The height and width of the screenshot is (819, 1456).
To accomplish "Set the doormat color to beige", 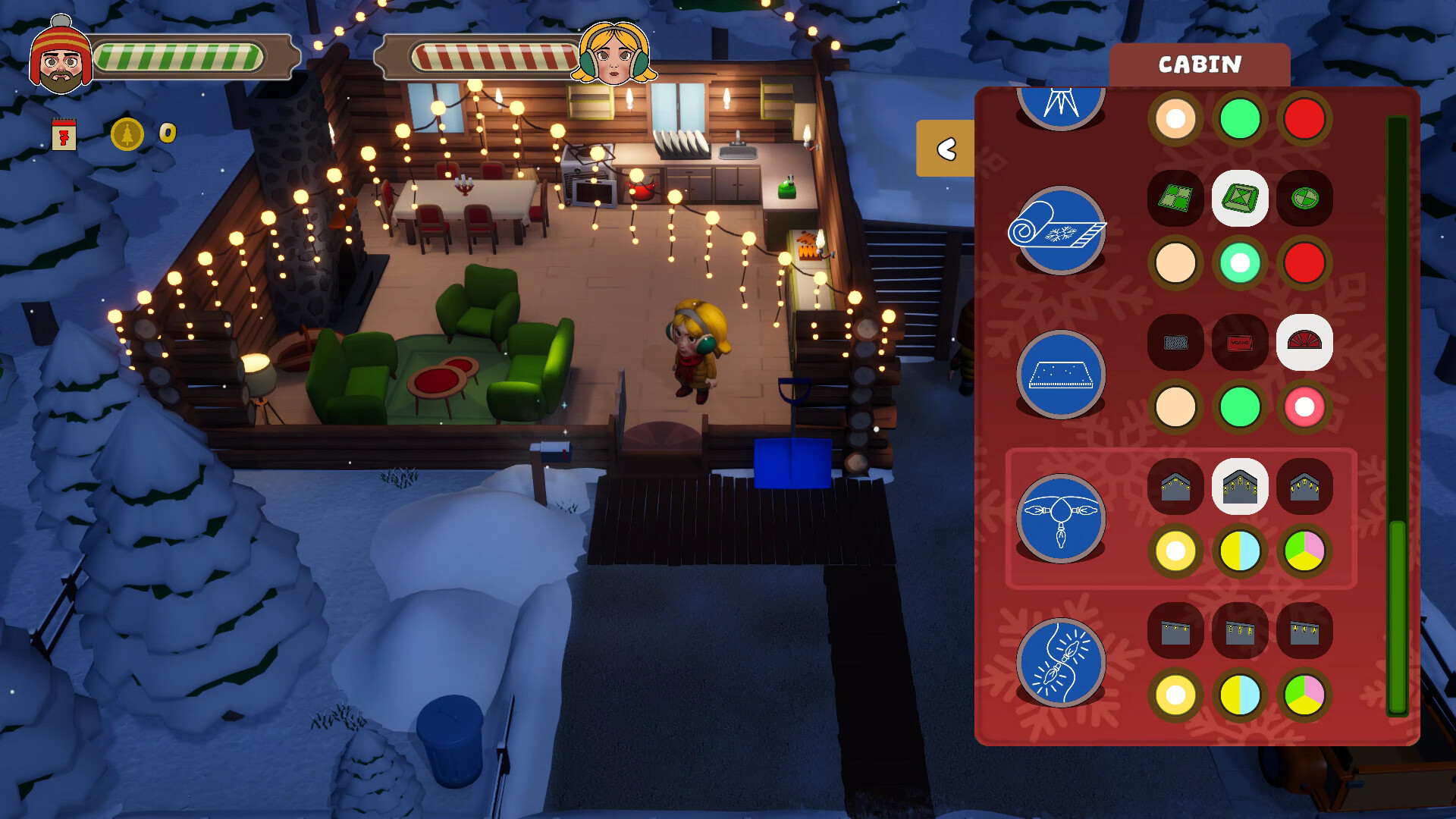I will point(1175,407).
